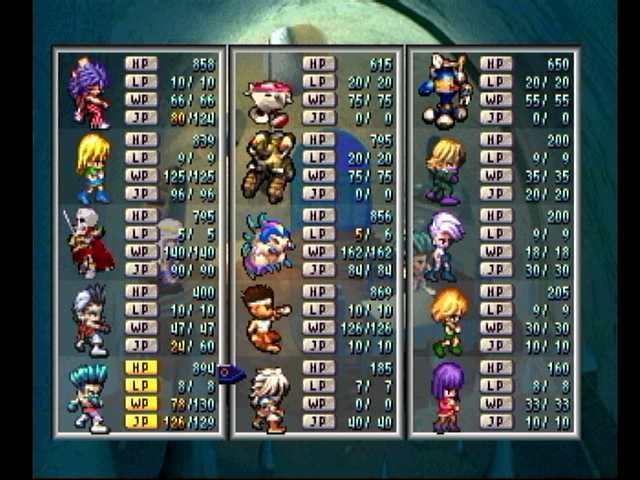Choose the blonde girl with 125 WP
This screenshot has height=480, width=640.
92,168
